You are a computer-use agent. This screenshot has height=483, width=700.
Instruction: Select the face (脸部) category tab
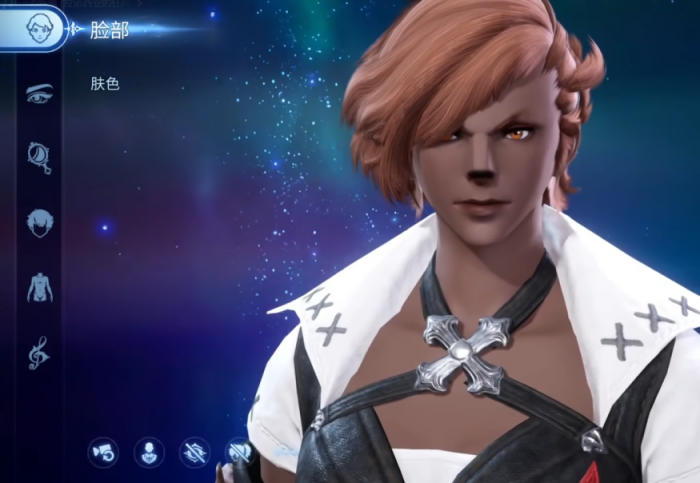coord(40,28)
